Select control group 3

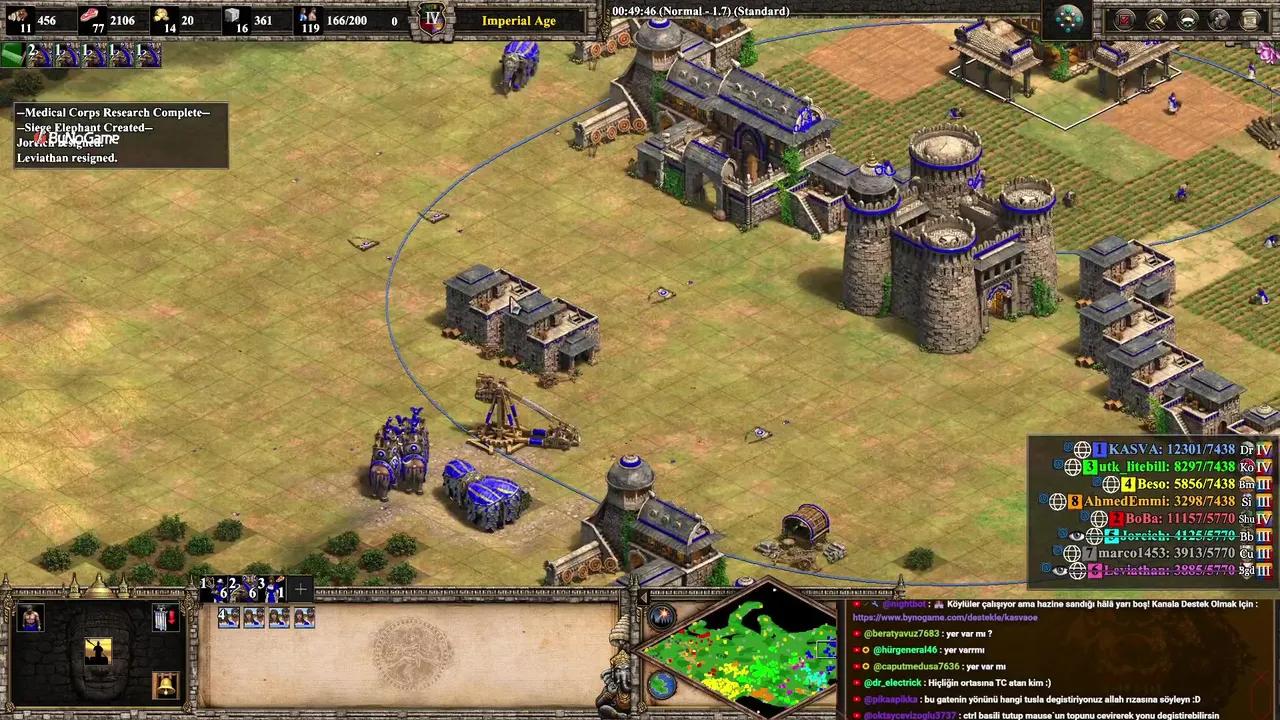273,589
